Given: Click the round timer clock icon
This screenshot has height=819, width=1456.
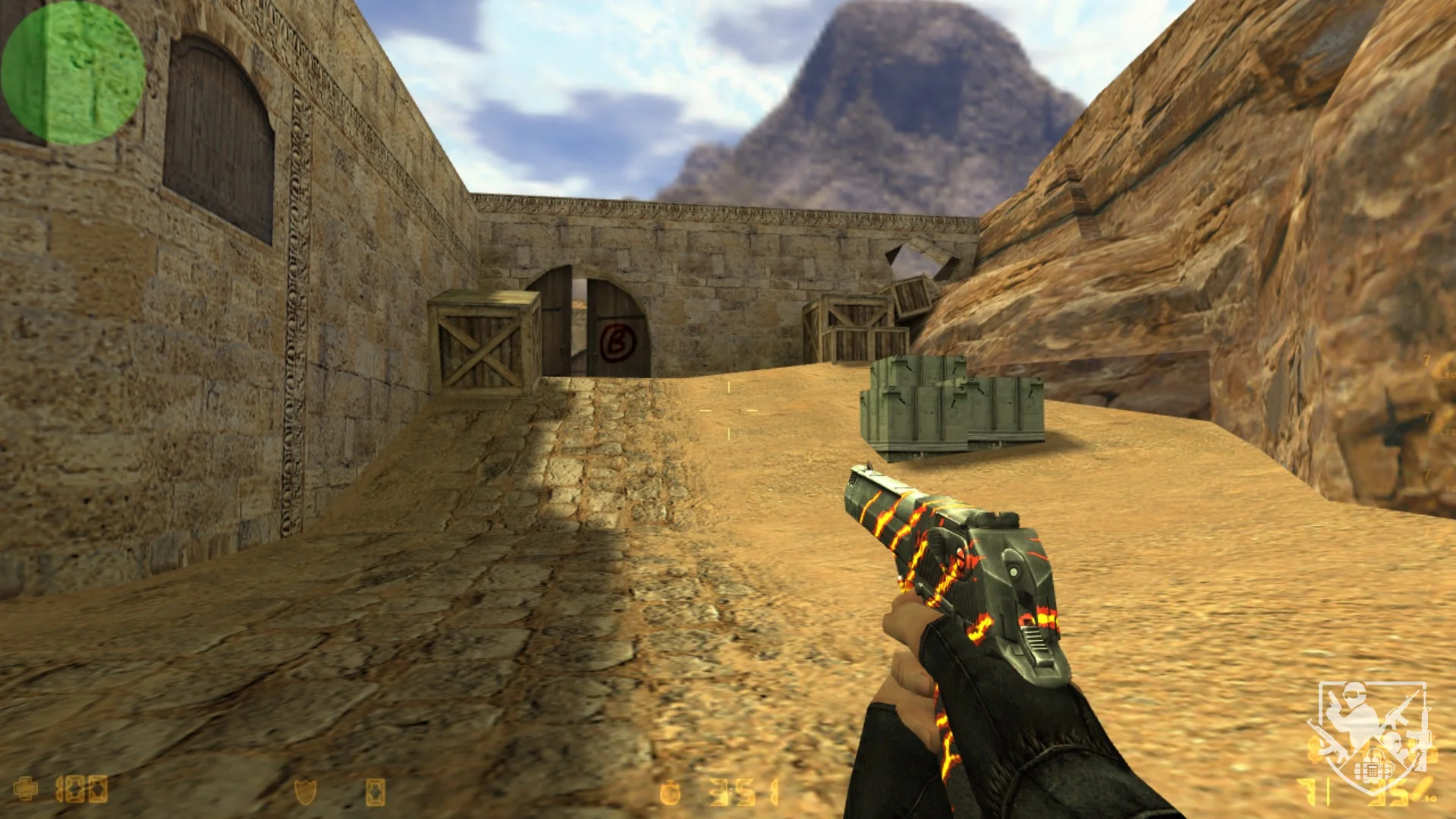Looking at the screenshot, I should [670, 794].
